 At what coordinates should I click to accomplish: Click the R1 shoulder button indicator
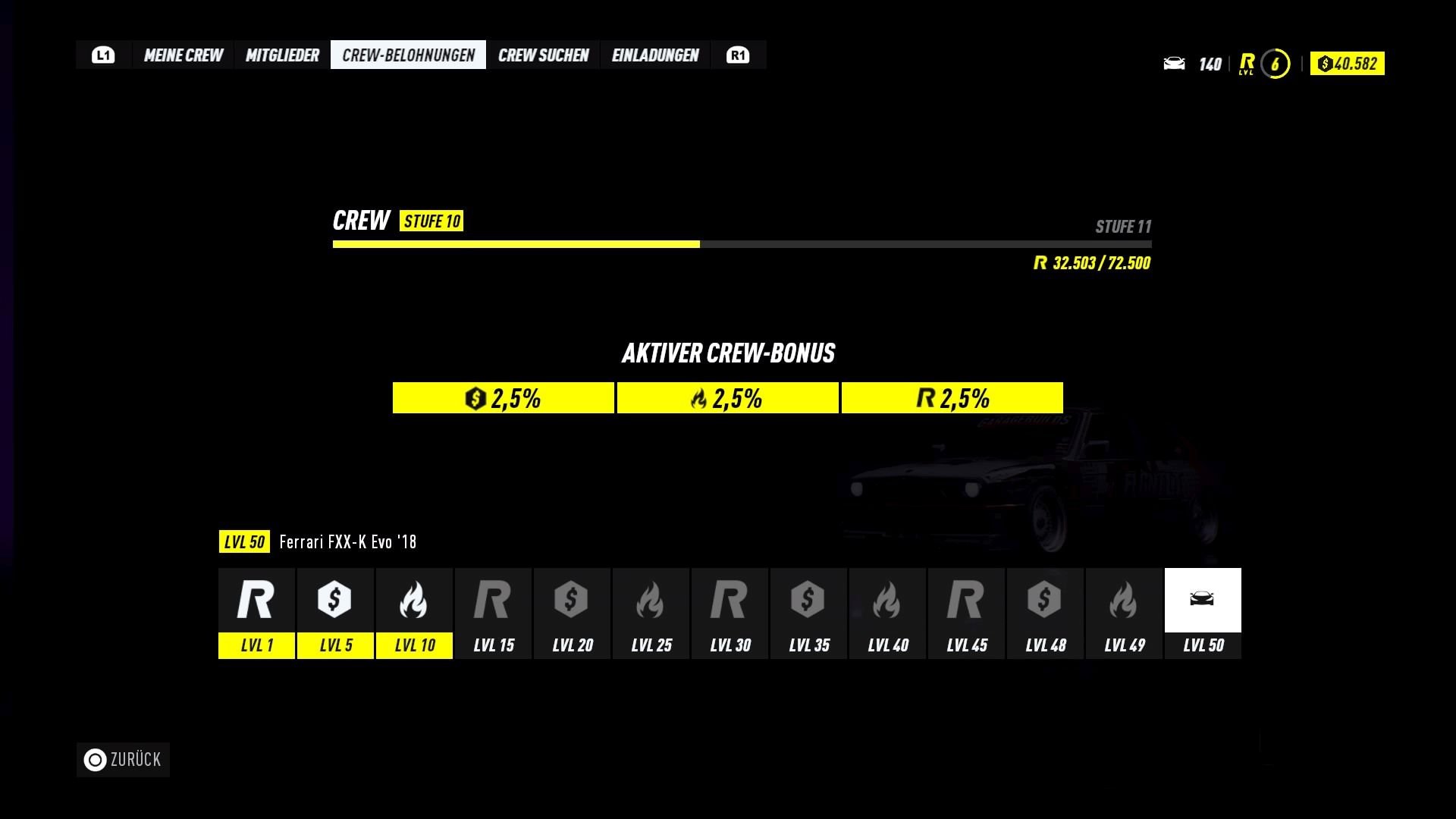(x=738, y=54)
